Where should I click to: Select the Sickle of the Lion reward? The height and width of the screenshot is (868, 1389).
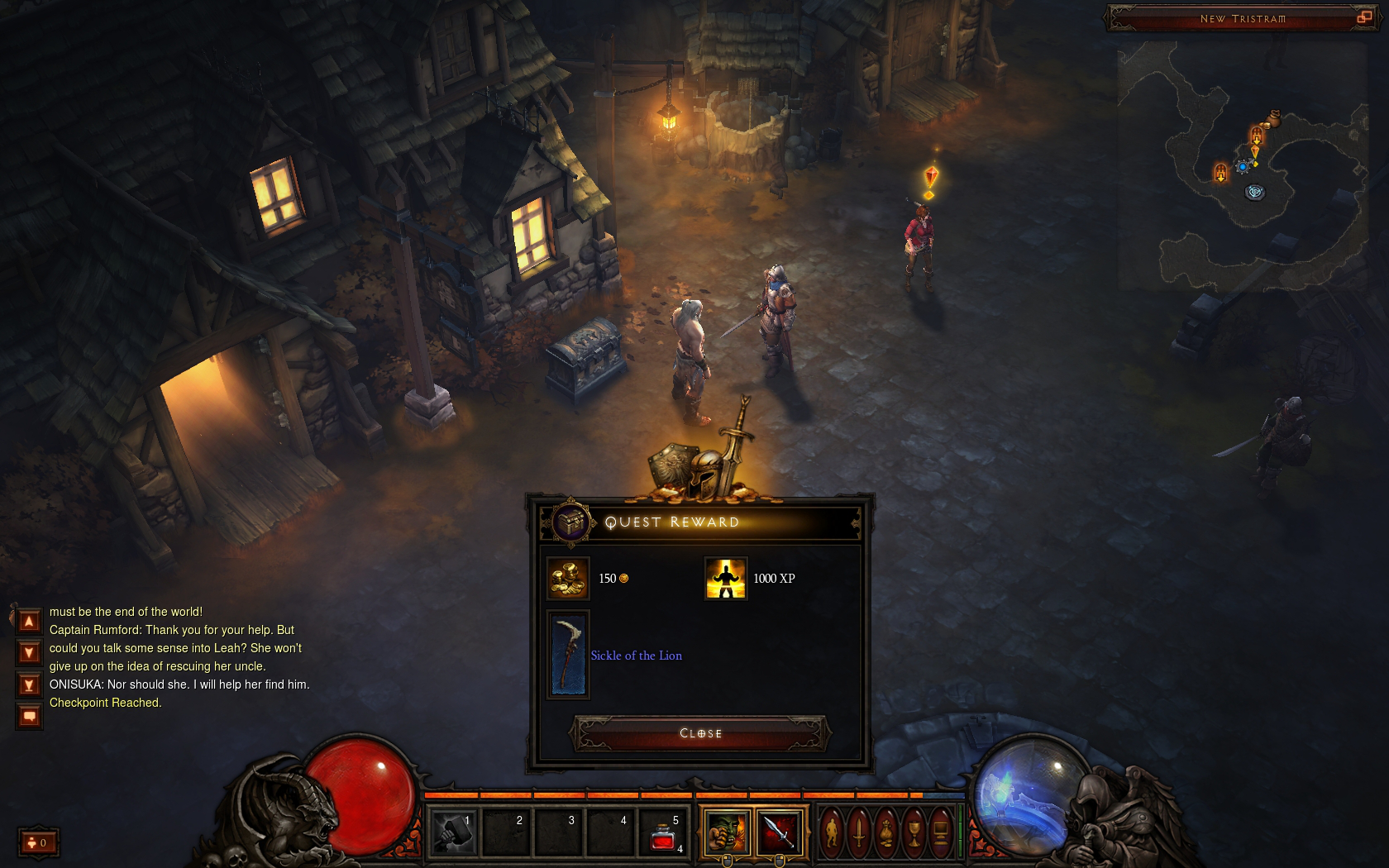pyautogui.click(x=569, y=655)
